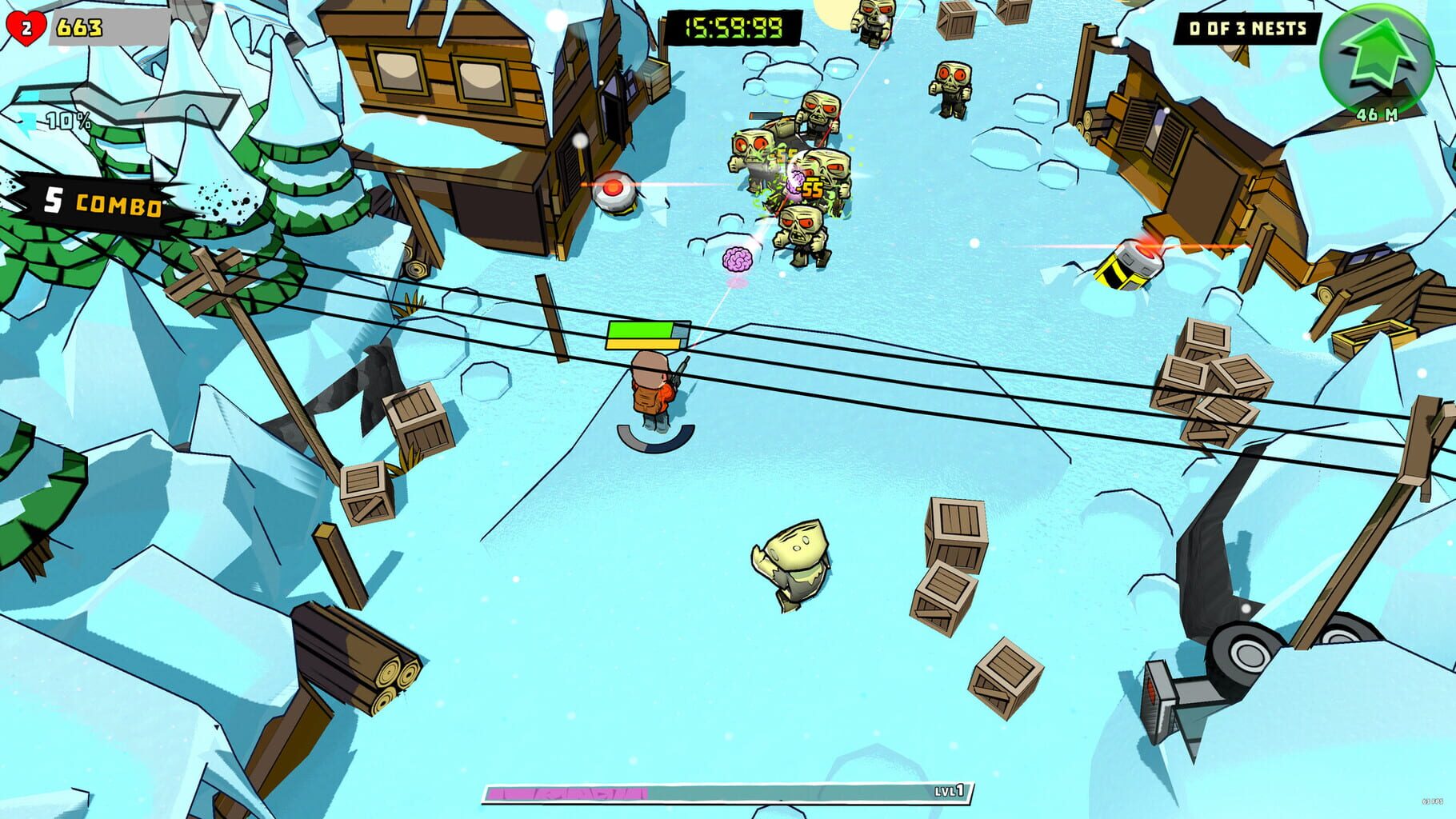The width and height of the screenshot is (1456, 819).
Task: Click the 46 M distance label
Action: [1378, 113]
